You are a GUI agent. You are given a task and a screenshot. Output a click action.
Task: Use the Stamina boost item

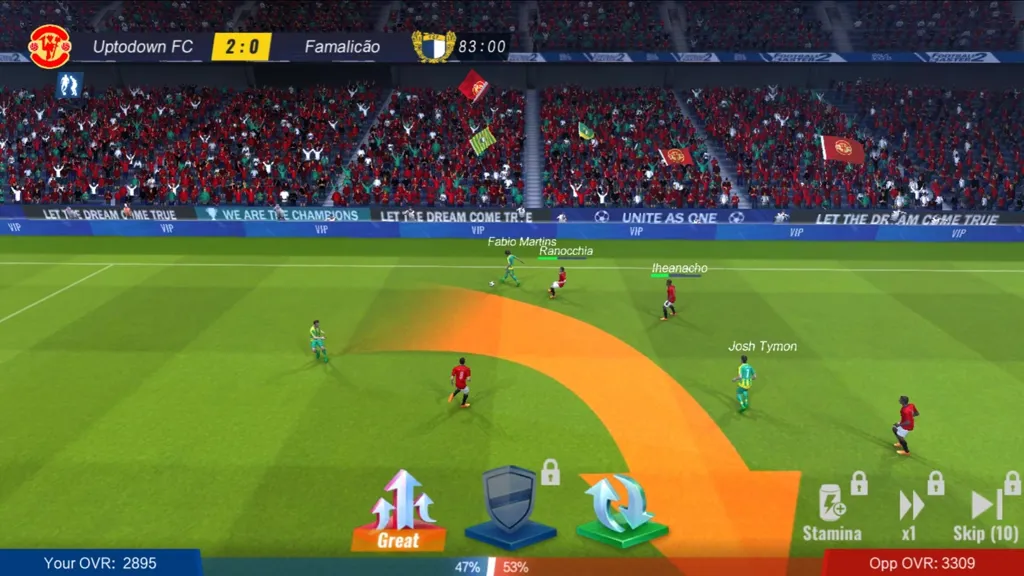tap(832, 510)
